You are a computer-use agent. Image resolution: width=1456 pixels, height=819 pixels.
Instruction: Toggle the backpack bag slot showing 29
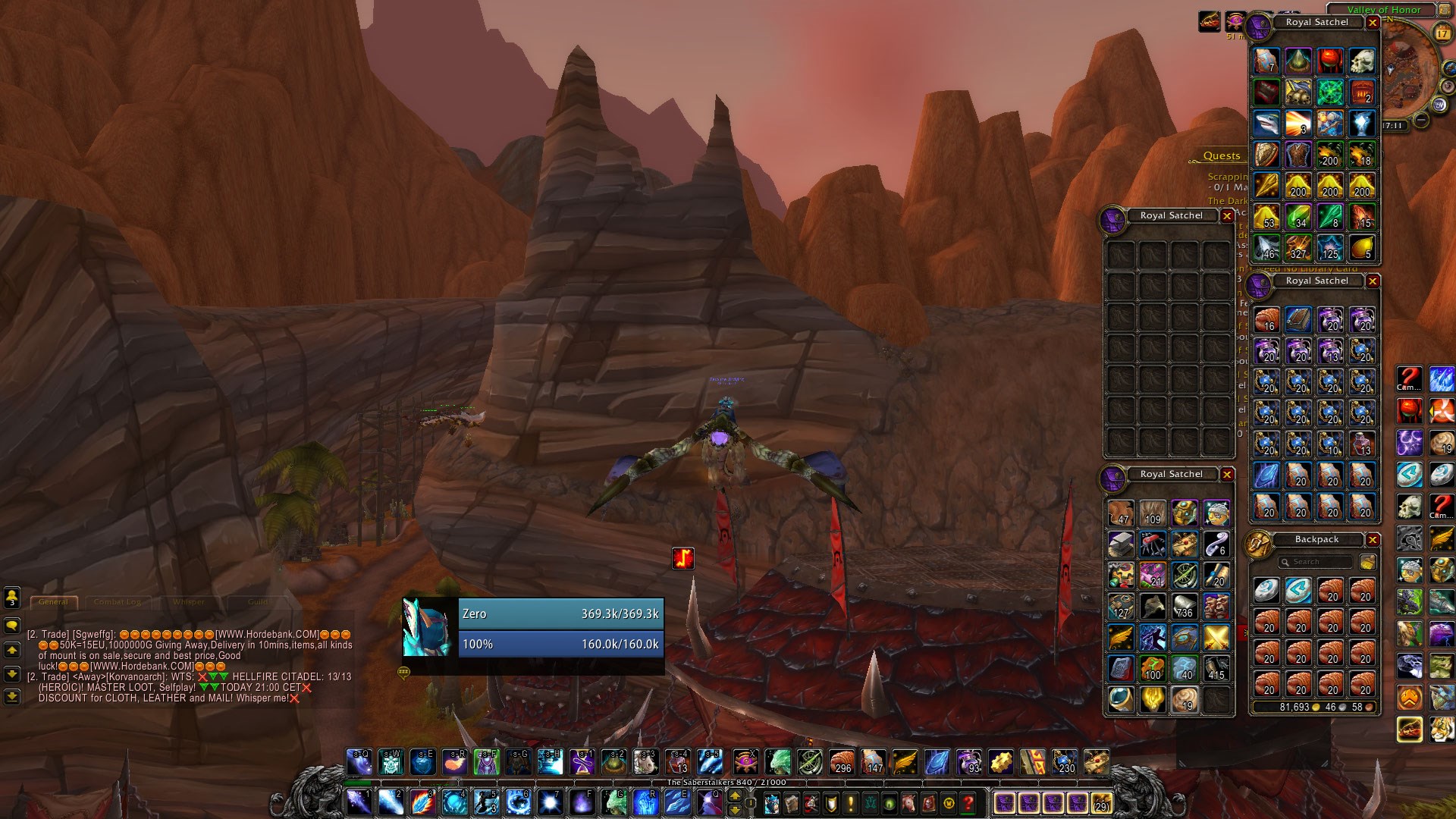click(x=1100, y=802)
